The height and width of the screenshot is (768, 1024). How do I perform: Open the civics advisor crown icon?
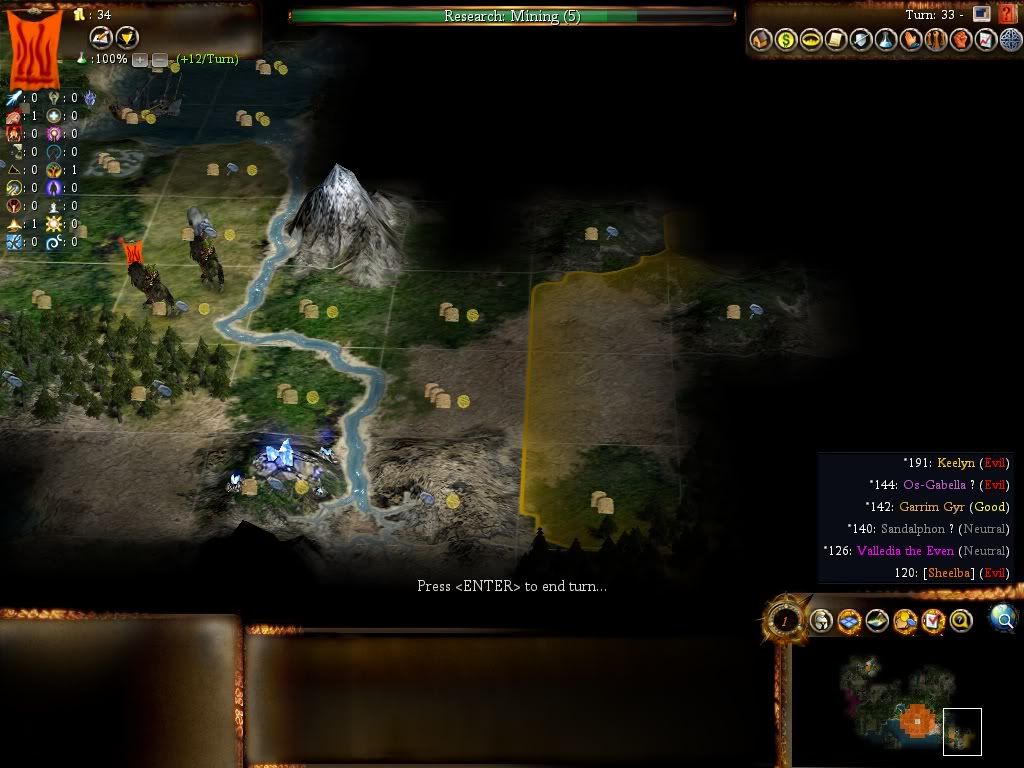click(x=811, y=40)
